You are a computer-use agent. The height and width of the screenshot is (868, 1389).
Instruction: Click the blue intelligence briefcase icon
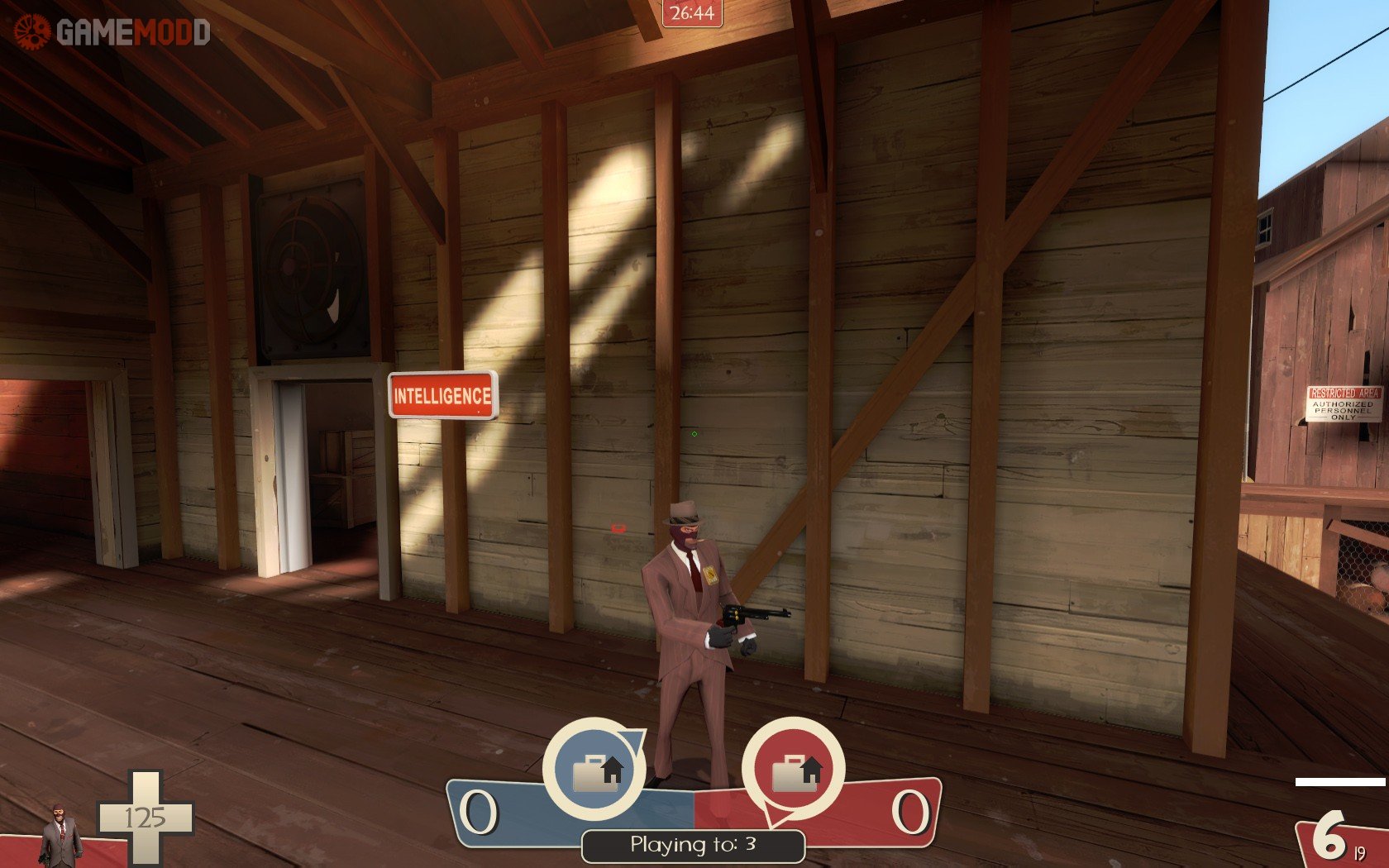594,769
